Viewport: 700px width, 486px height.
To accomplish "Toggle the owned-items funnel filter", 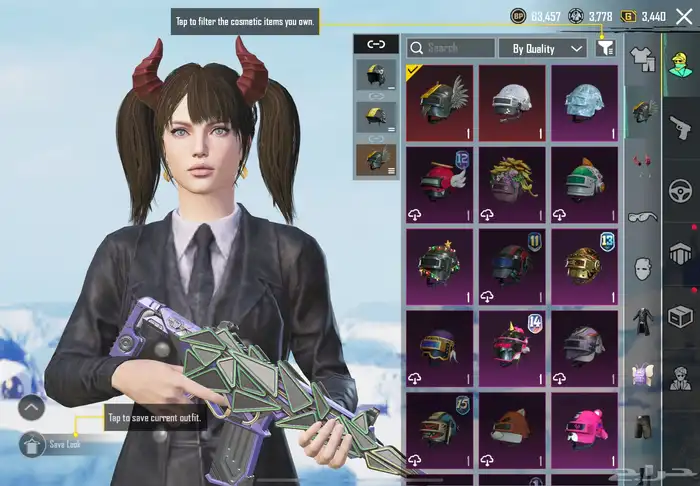I will click(x=605, y=47).
